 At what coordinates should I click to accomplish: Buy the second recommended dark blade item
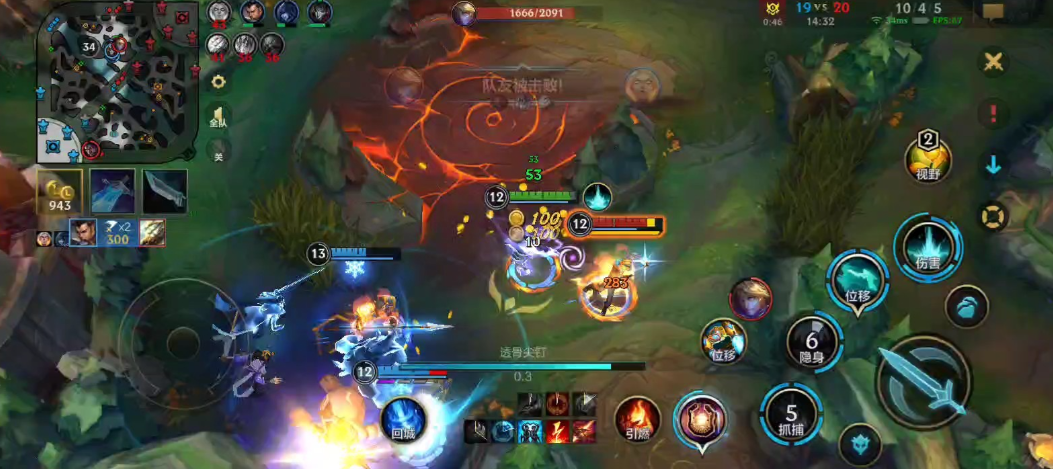(x=164, y=191)
